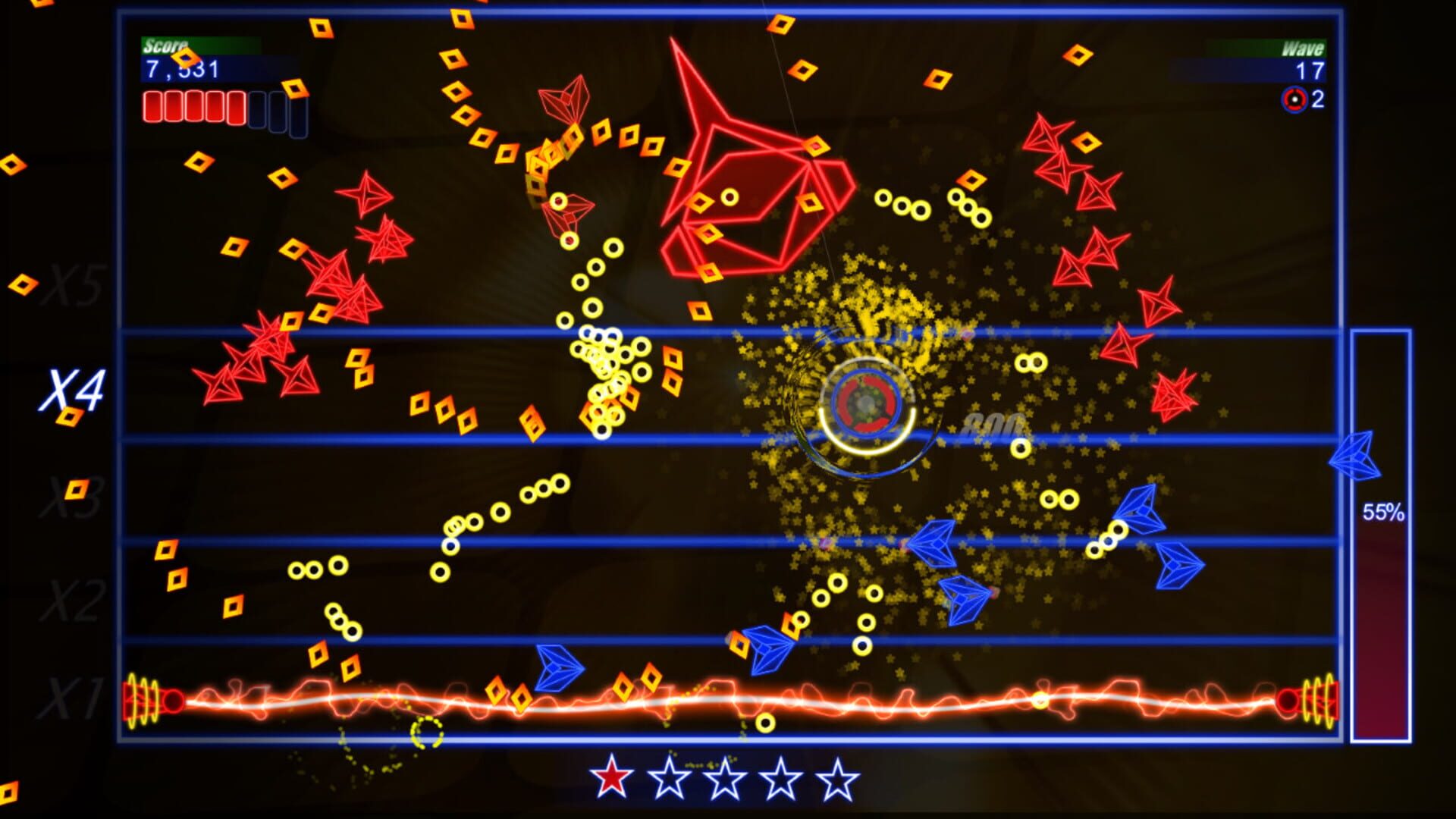
Task: Select the Score header label
Action: tap(164, 45)
